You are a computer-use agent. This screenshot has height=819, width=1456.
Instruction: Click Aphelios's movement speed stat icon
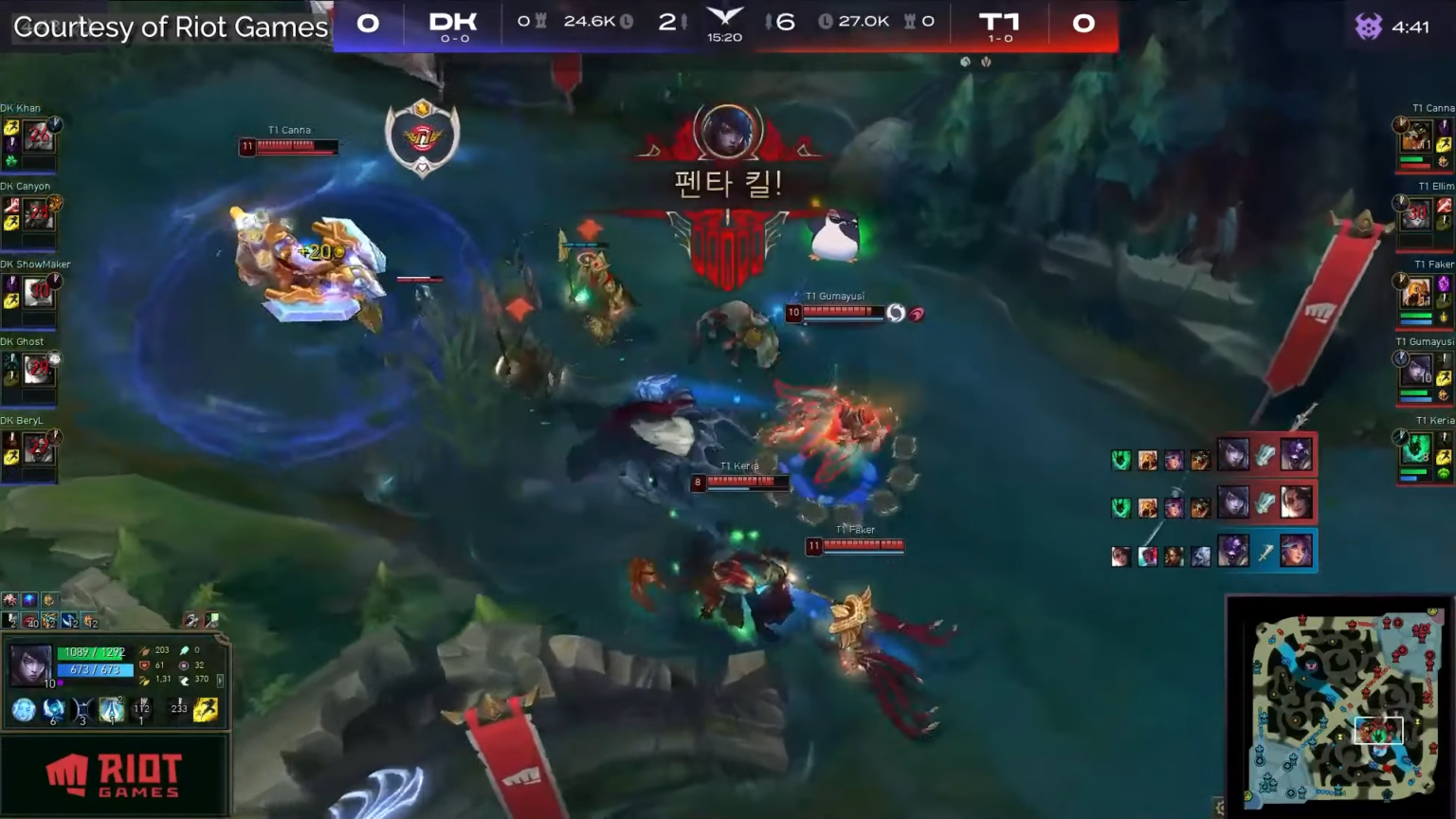185,679
